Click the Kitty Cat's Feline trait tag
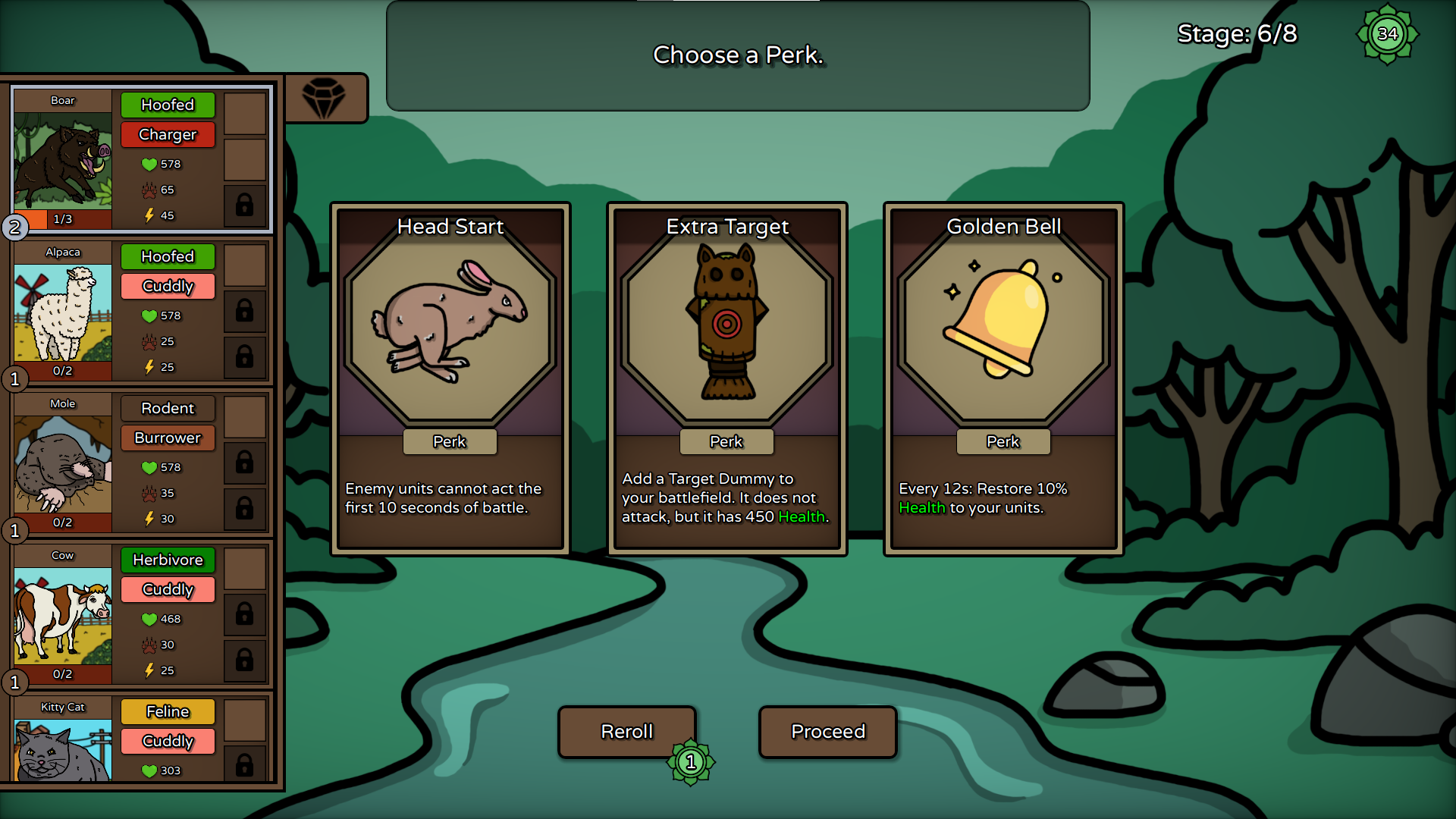Viewport: 1456px width, 819px height. (x=168, y=712)
